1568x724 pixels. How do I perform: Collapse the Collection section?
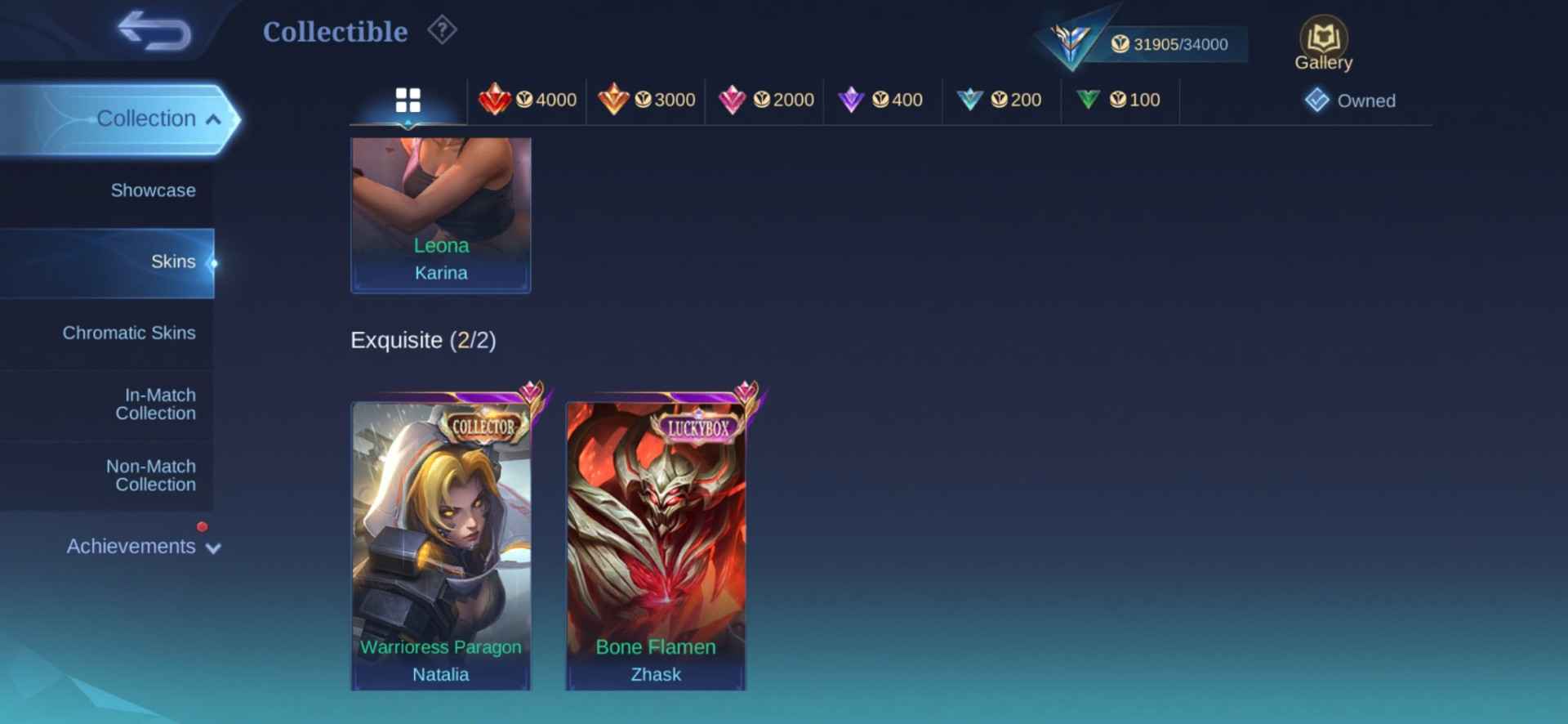147,118
